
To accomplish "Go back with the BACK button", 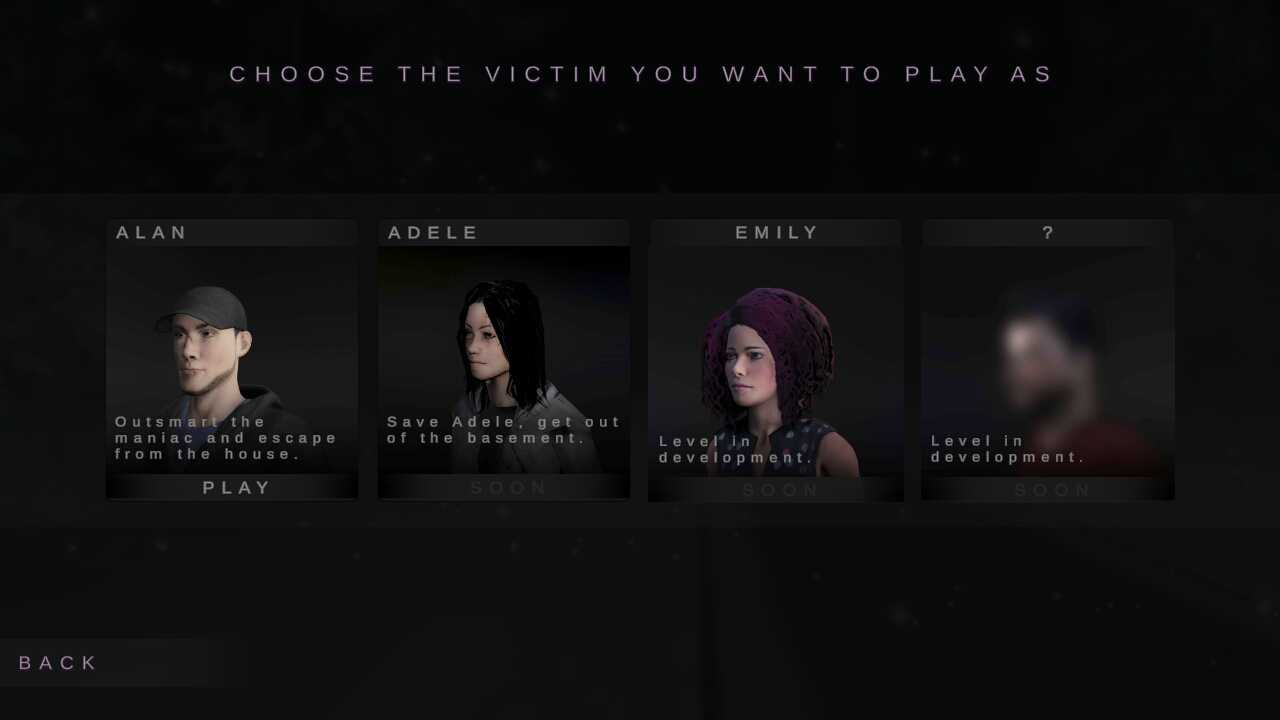I will click(x=59, y=663).
